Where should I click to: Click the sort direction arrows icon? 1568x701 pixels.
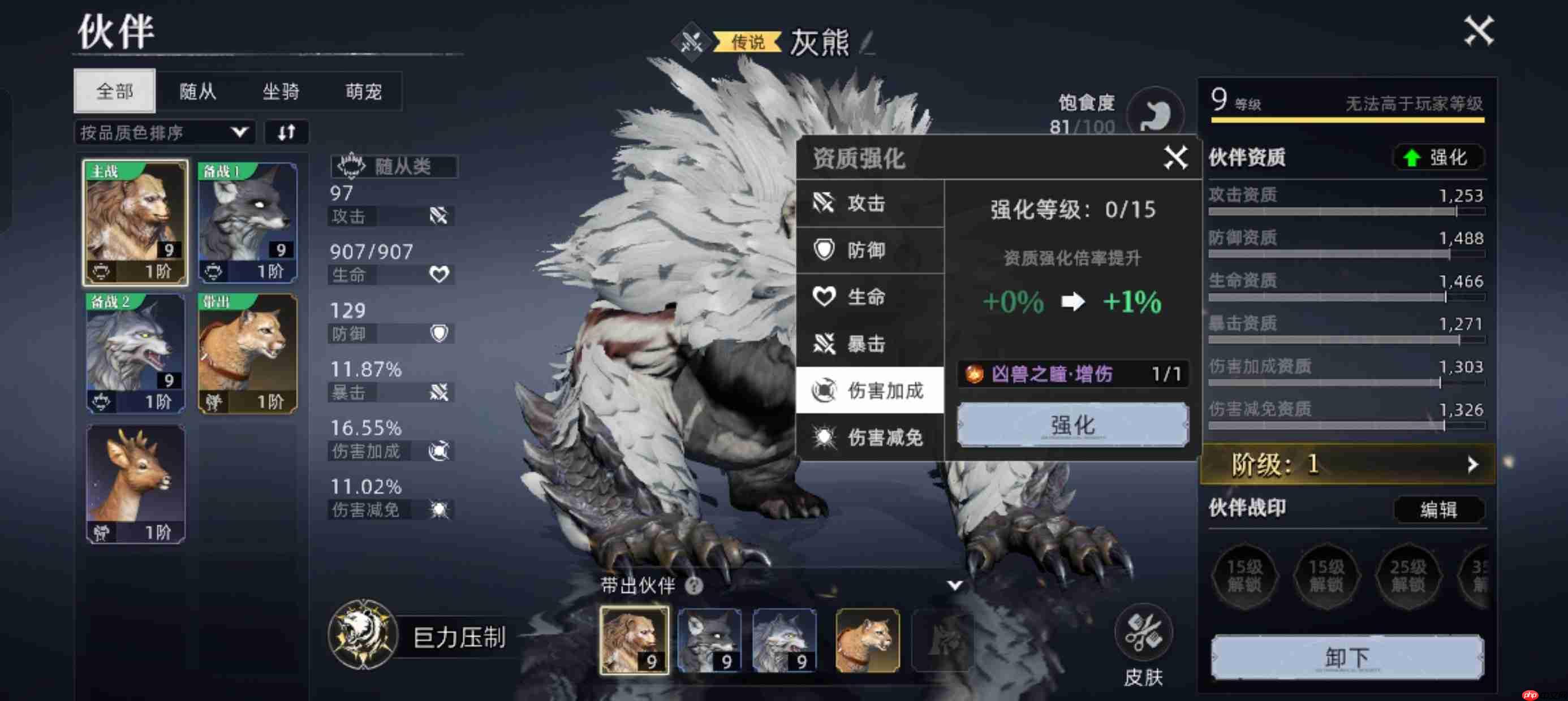point(286,131)
